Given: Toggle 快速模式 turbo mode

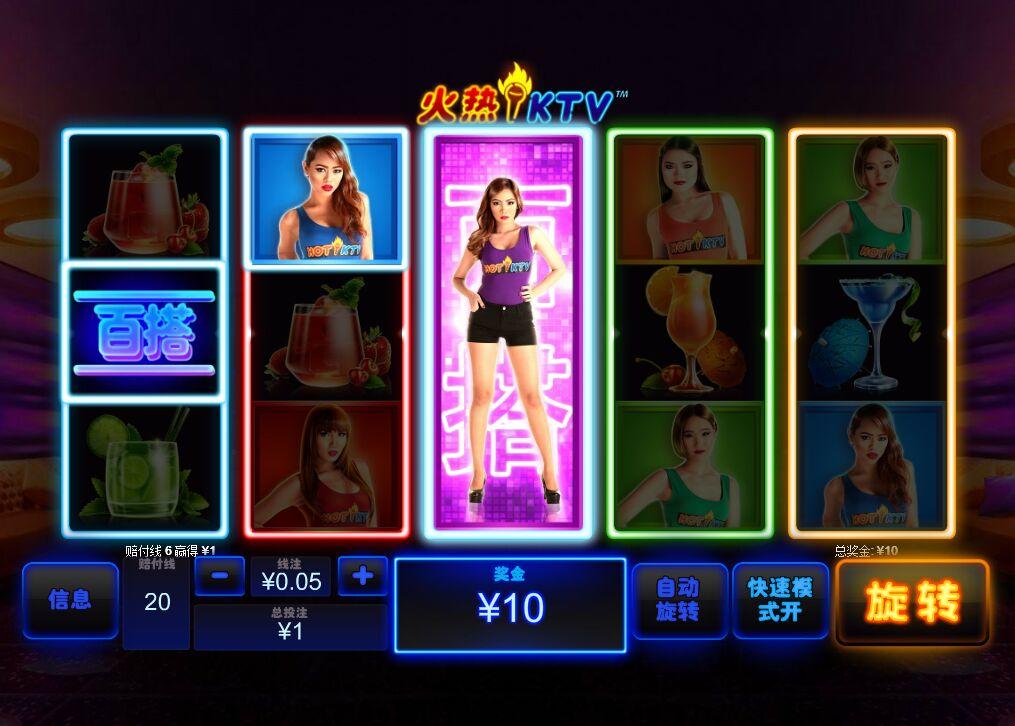Looking at the screenshot, I should 780,600.
